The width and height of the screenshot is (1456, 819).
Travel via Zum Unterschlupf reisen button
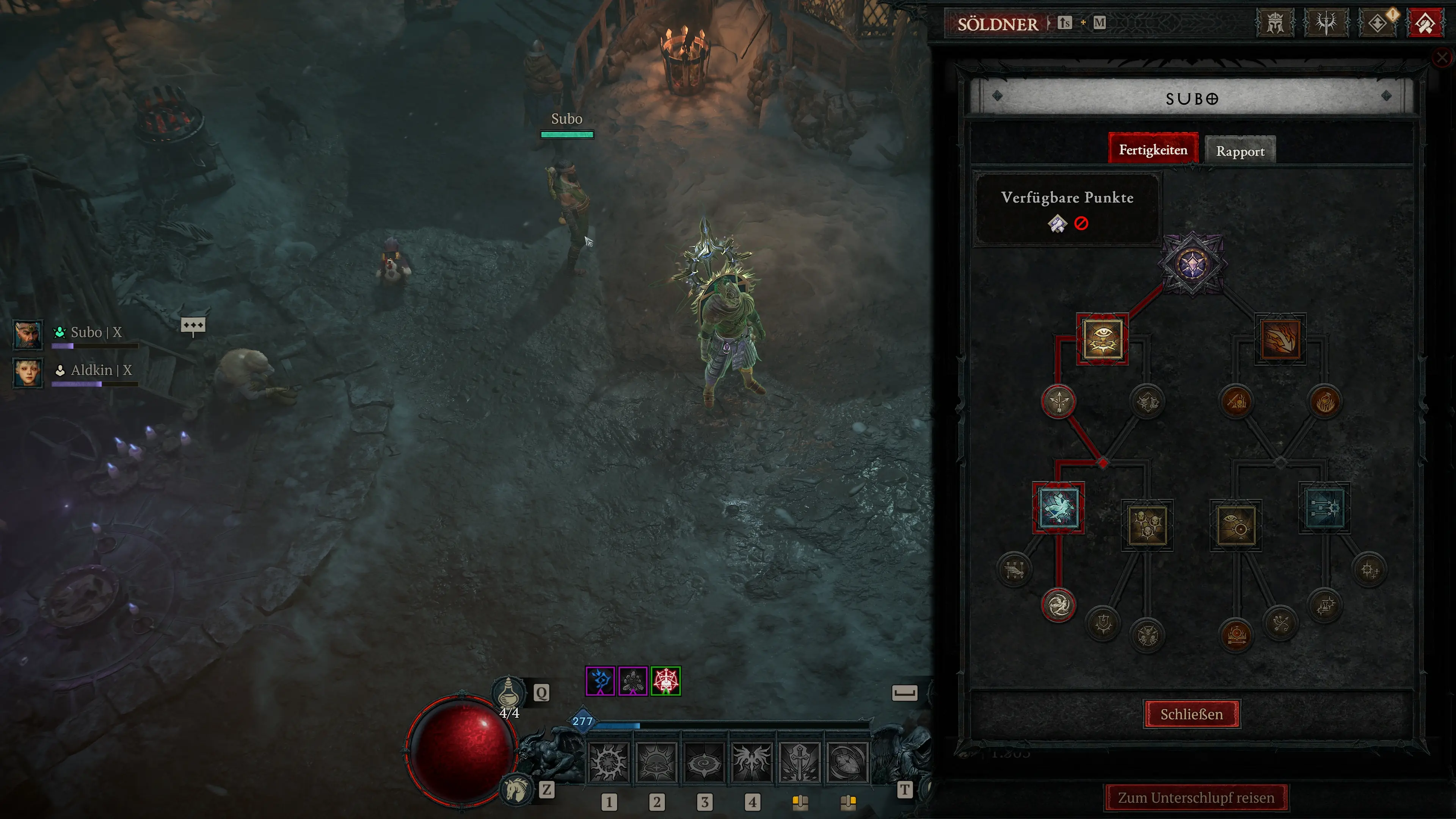(1196, 797)
